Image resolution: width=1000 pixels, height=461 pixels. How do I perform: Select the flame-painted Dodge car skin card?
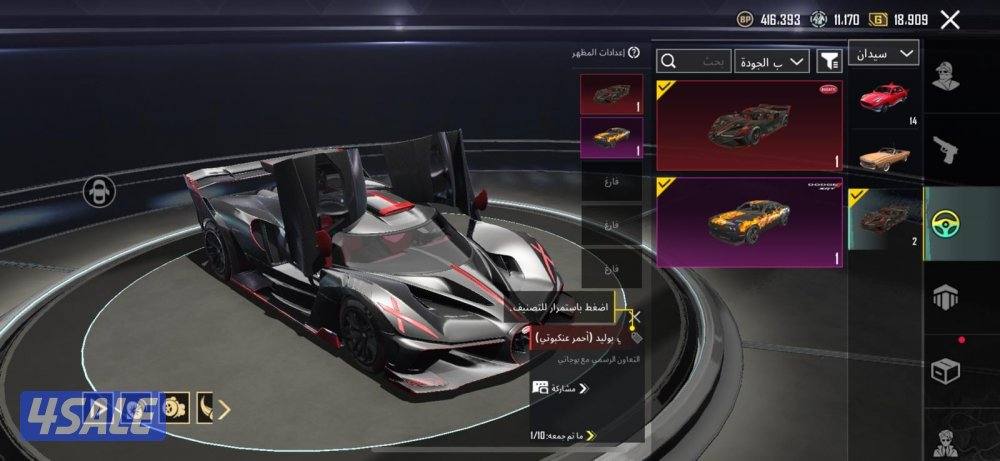749,222
